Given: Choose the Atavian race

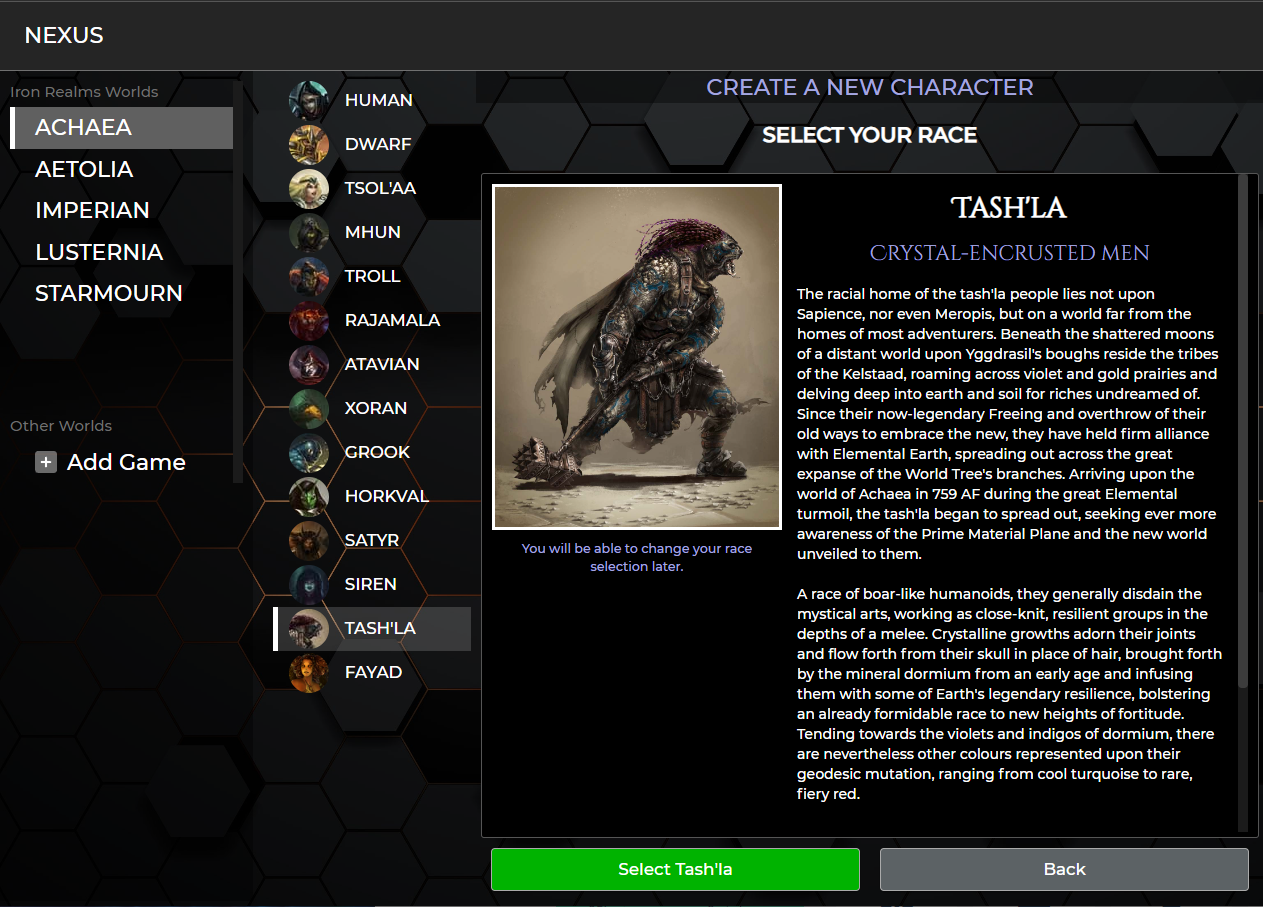Looking at the screenshot, I should point(381,364).
